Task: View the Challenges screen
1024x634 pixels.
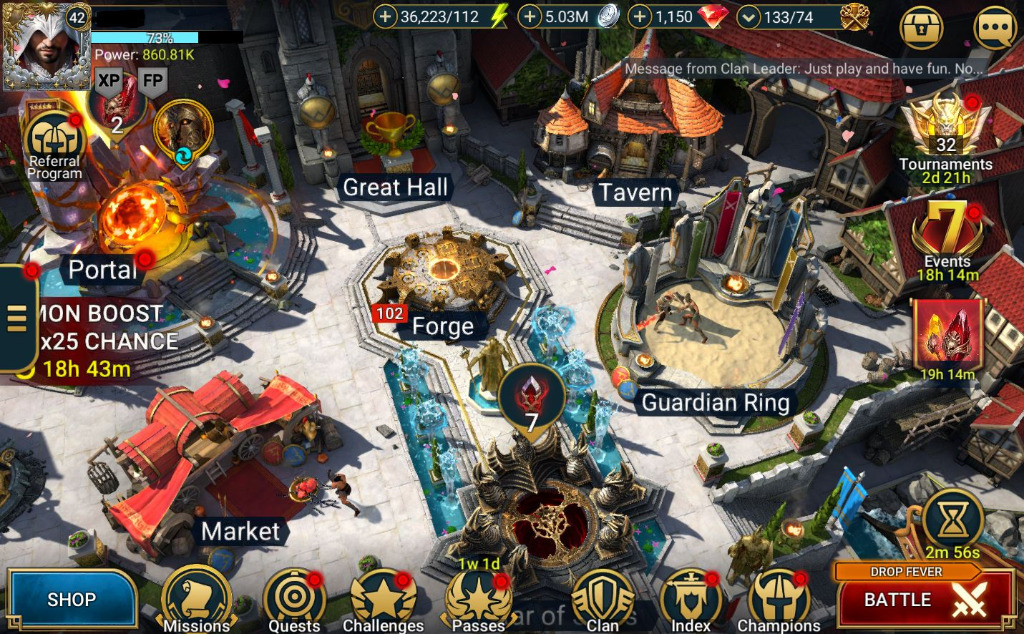Action: 383,600
